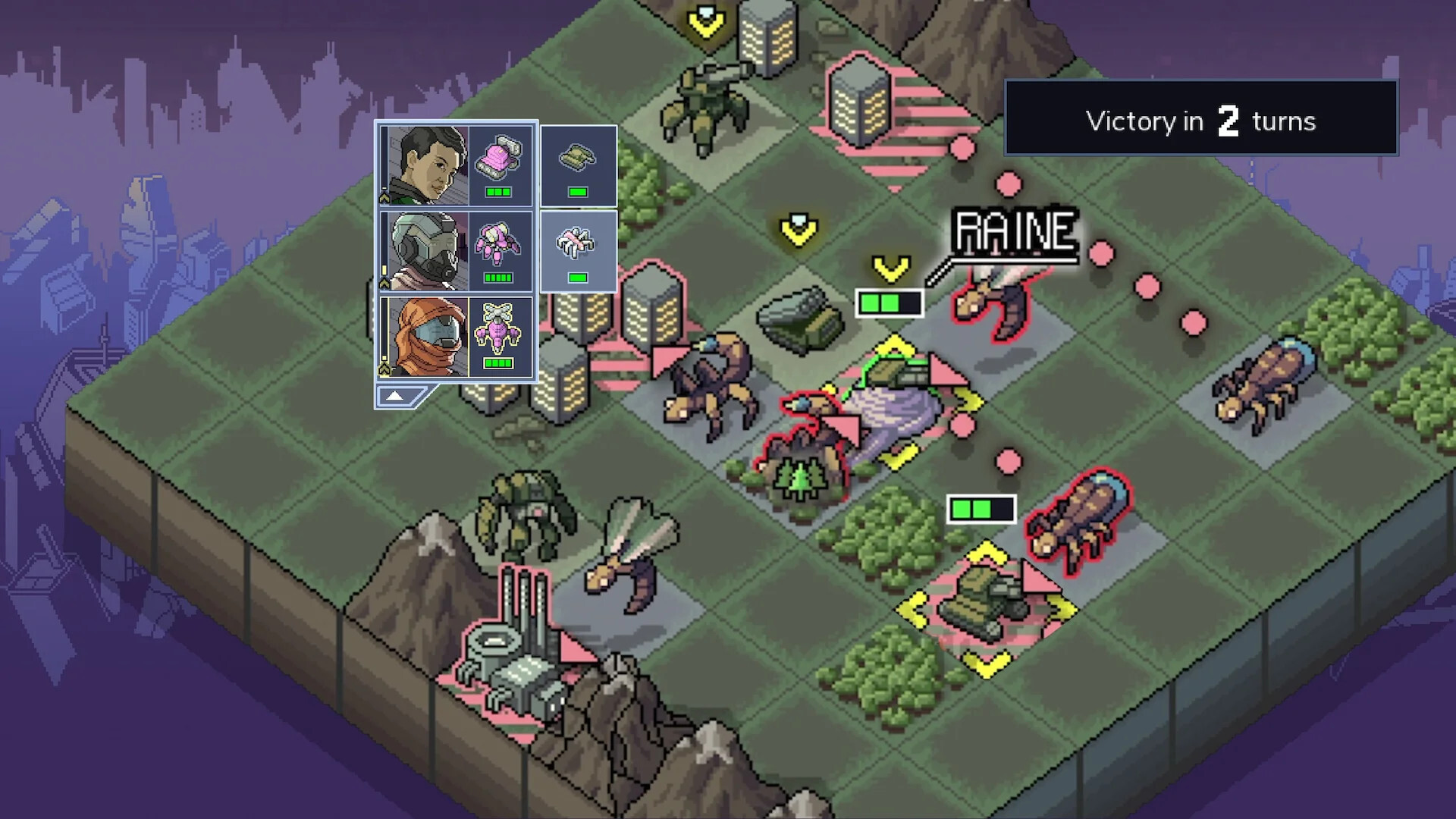Select the mech standing on the mountain

tap(527, 516)
